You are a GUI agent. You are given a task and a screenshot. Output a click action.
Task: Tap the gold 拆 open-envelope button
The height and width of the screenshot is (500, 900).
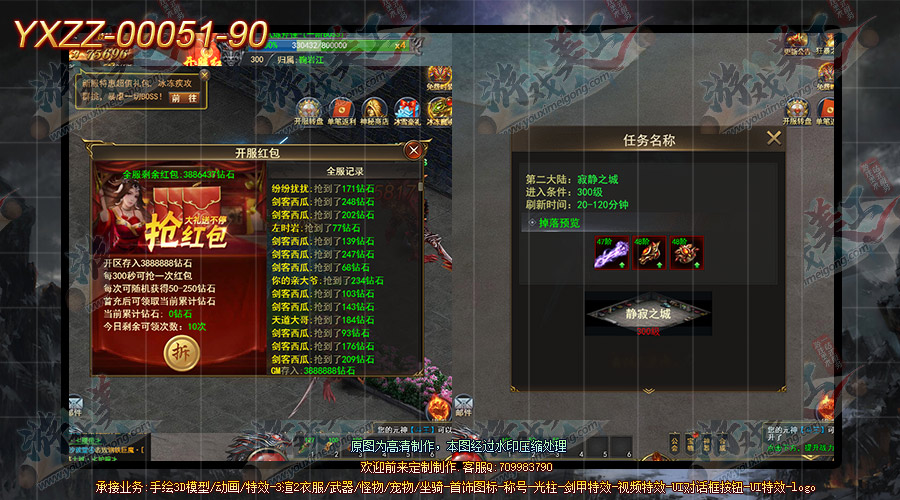[x=181, y=354]
